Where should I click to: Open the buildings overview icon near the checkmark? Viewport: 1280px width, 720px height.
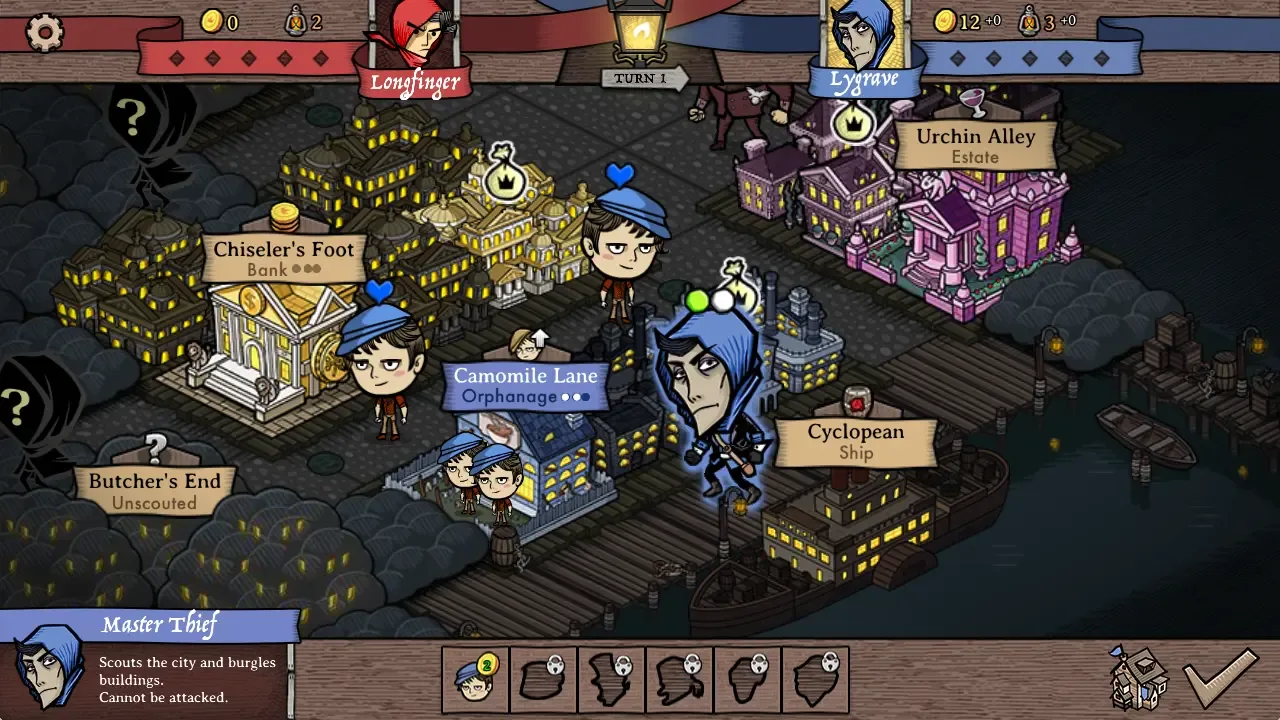click(1137, 680)
